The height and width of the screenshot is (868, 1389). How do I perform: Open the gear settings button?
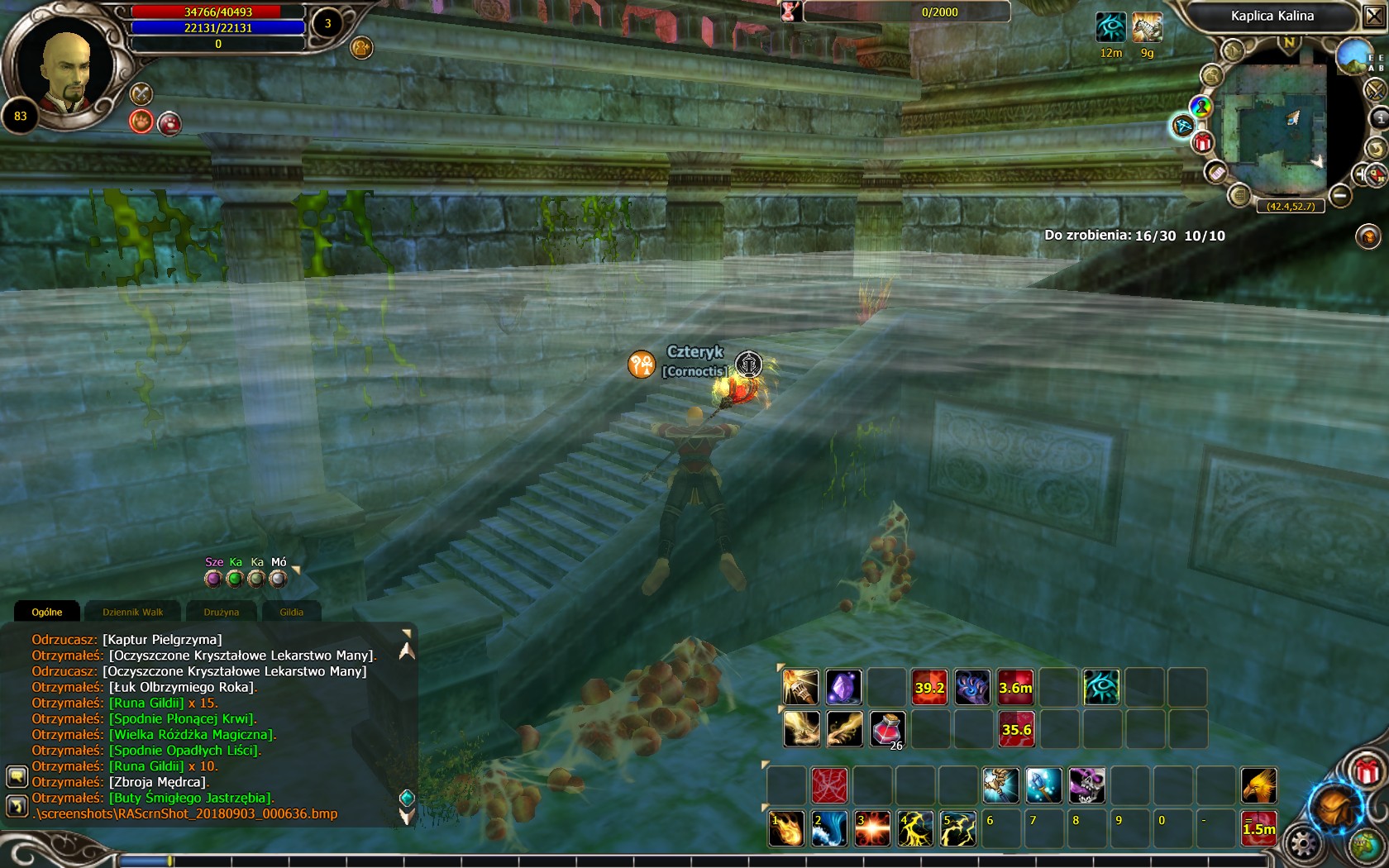[x=1303, y=844]
